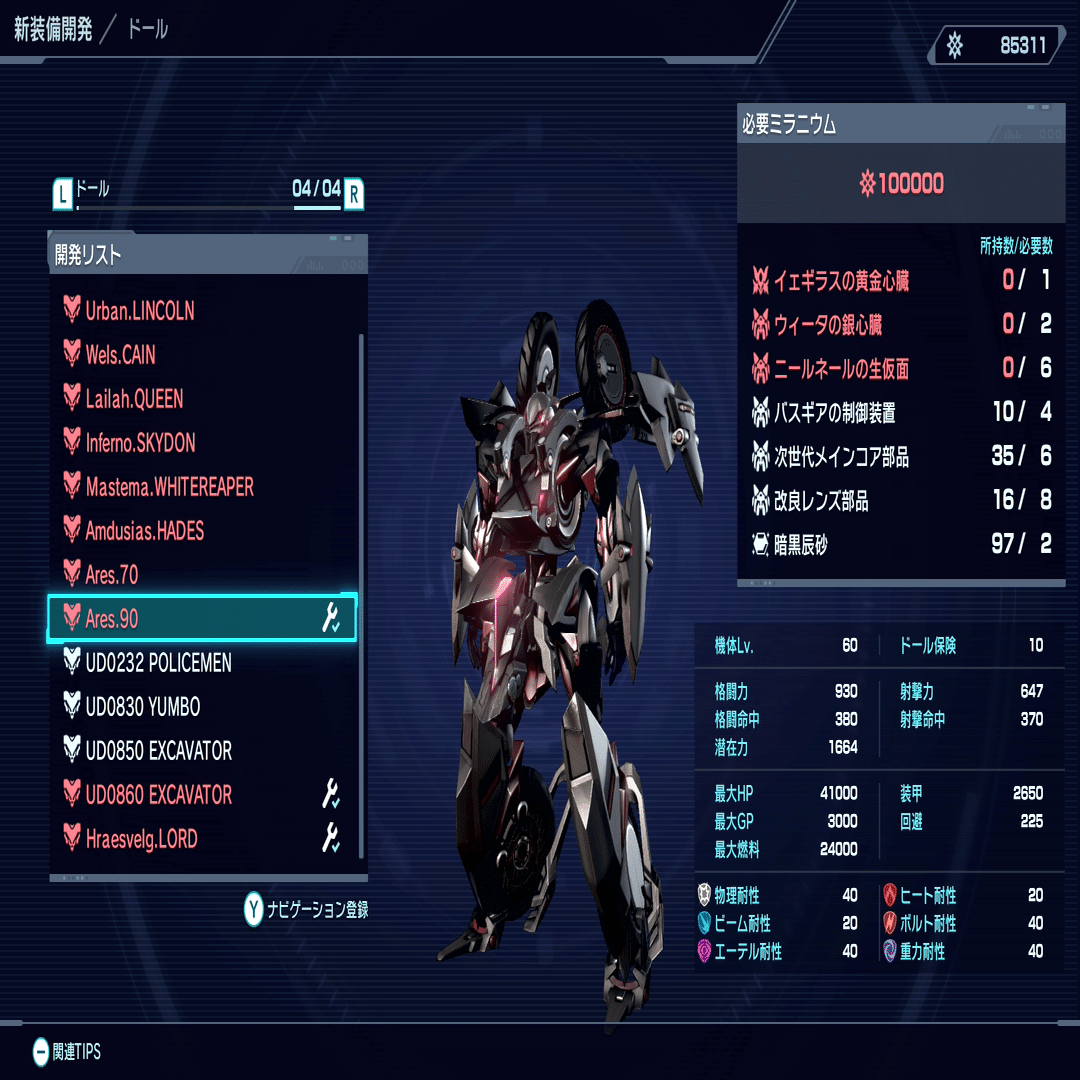The image size is (1080, 1080).
Task: Choose UD0830 YUMBO from the list
Action: click(143, 707)
